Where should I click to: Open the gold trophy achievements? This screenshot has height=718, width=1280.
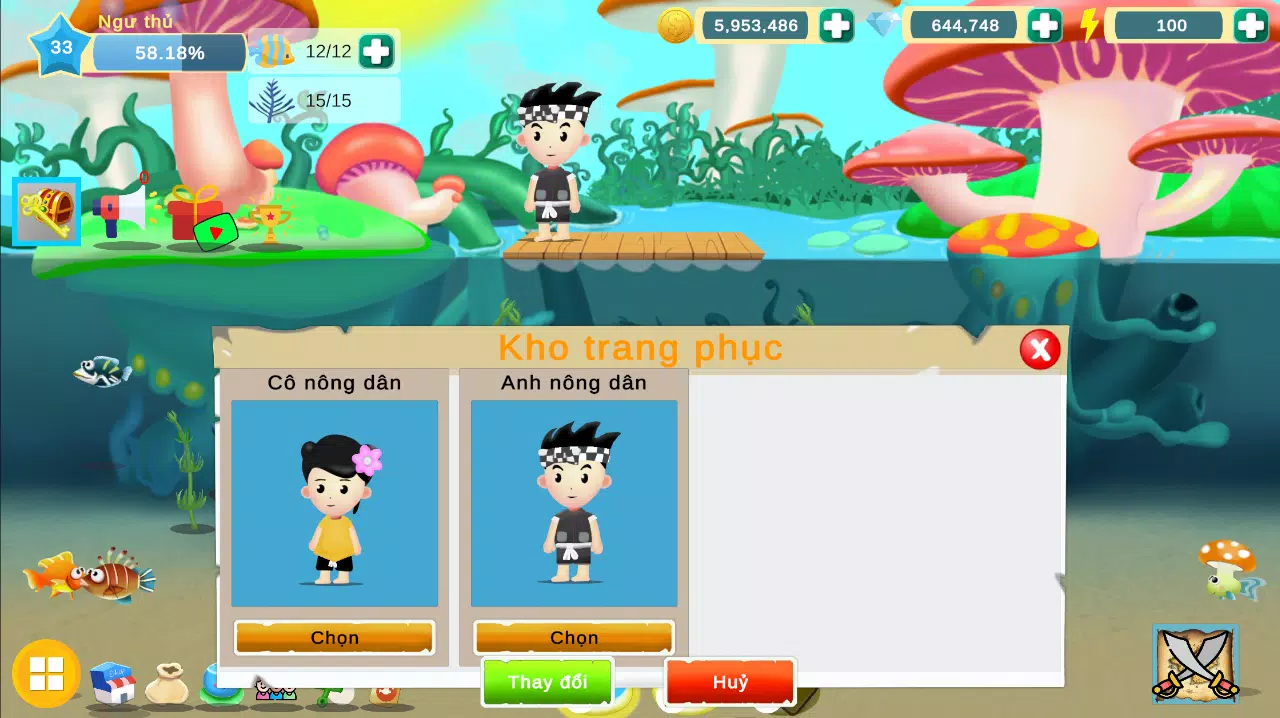tap(269, 222)
